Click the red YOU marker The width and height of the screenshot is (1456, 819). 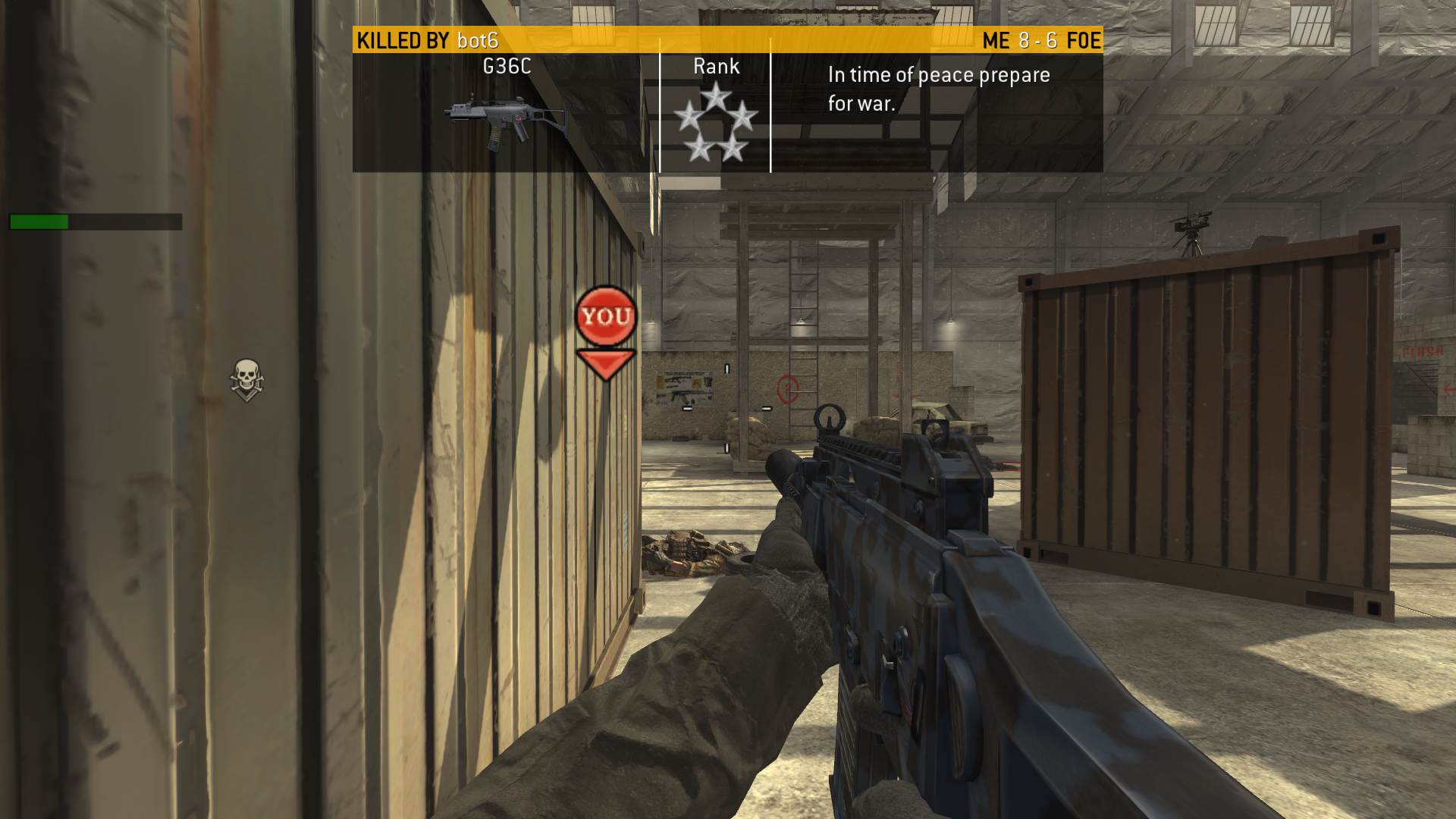(x=605, y=317)
